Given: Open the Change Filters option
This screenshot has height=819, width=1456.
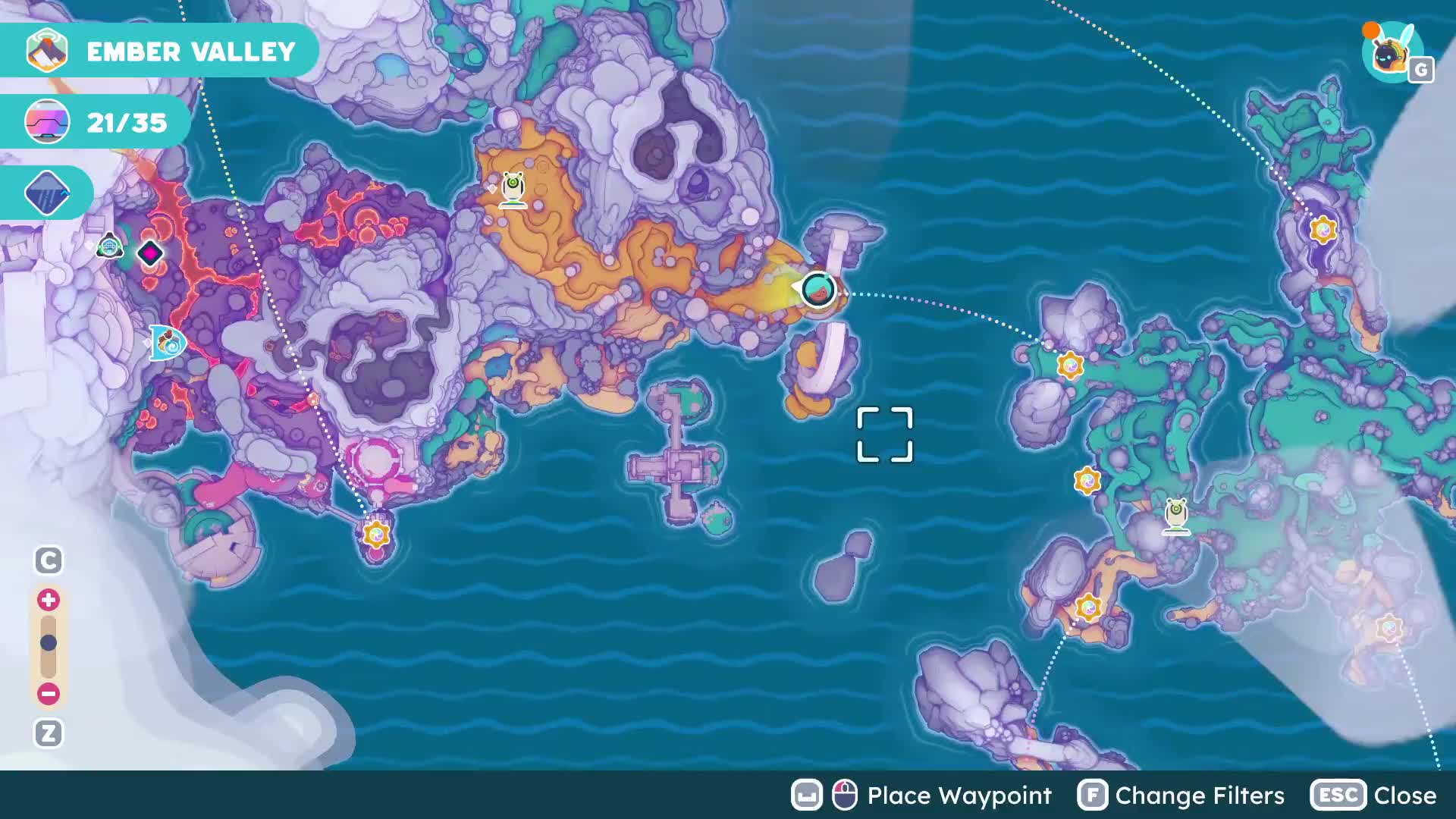Looking at the screenshot, I should pos(1181,795).
